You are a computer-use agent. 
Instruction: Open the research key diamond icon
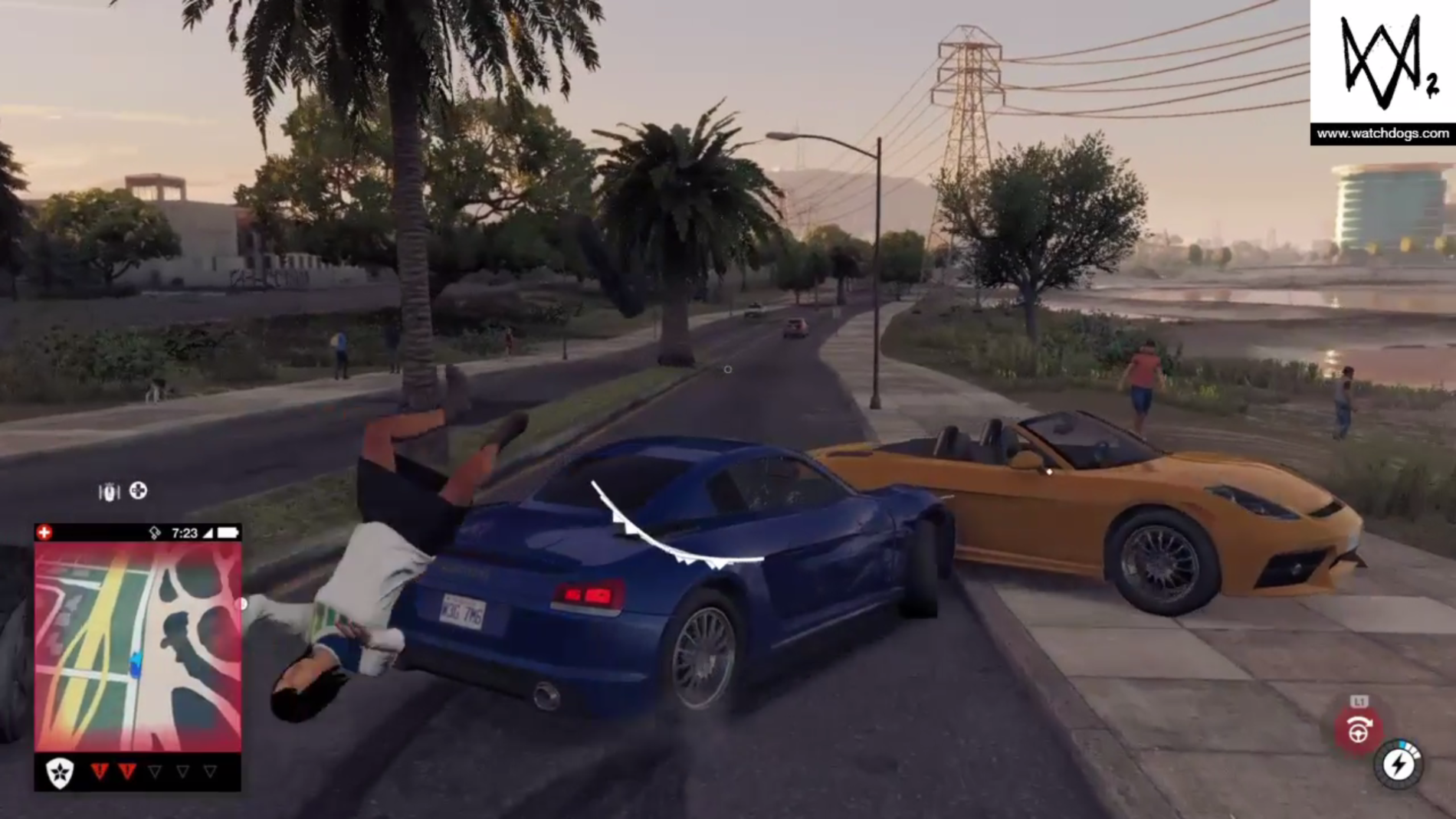pos(155,532)
